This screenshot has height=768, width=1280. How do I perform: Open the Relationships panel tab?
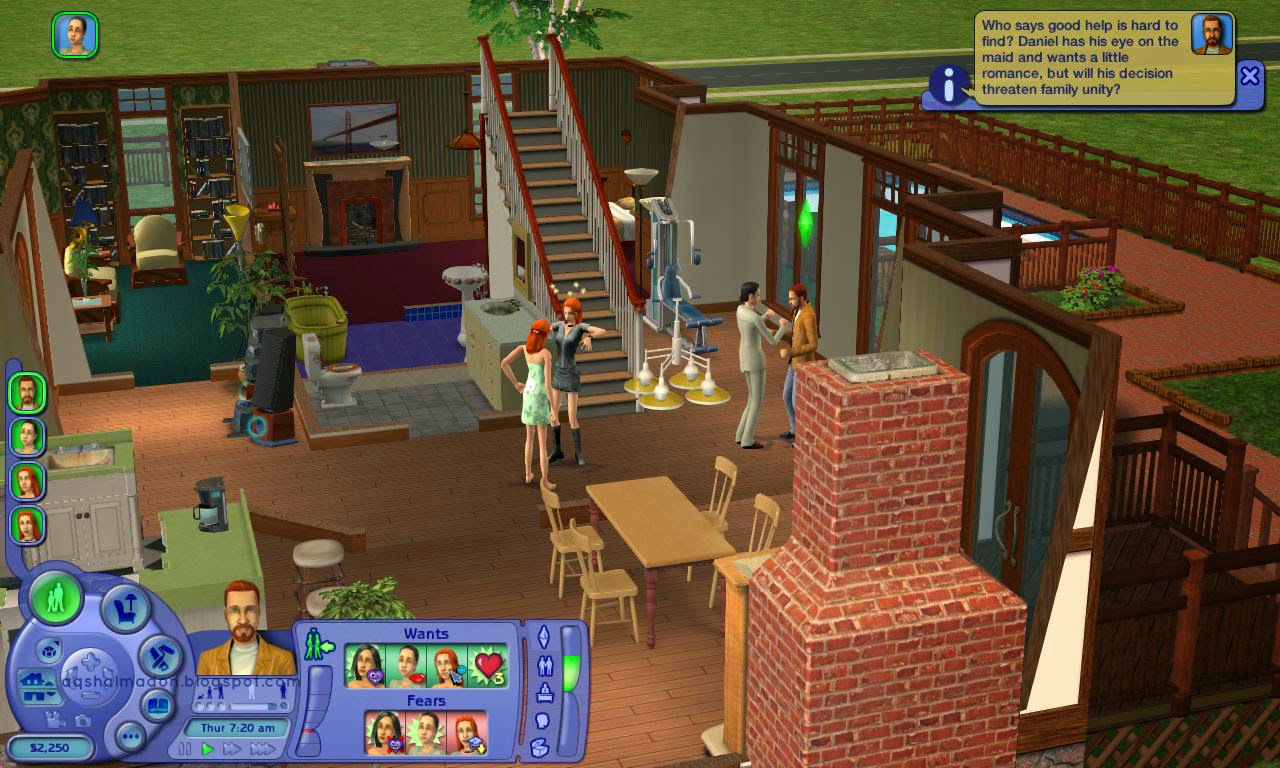[547, 663]
